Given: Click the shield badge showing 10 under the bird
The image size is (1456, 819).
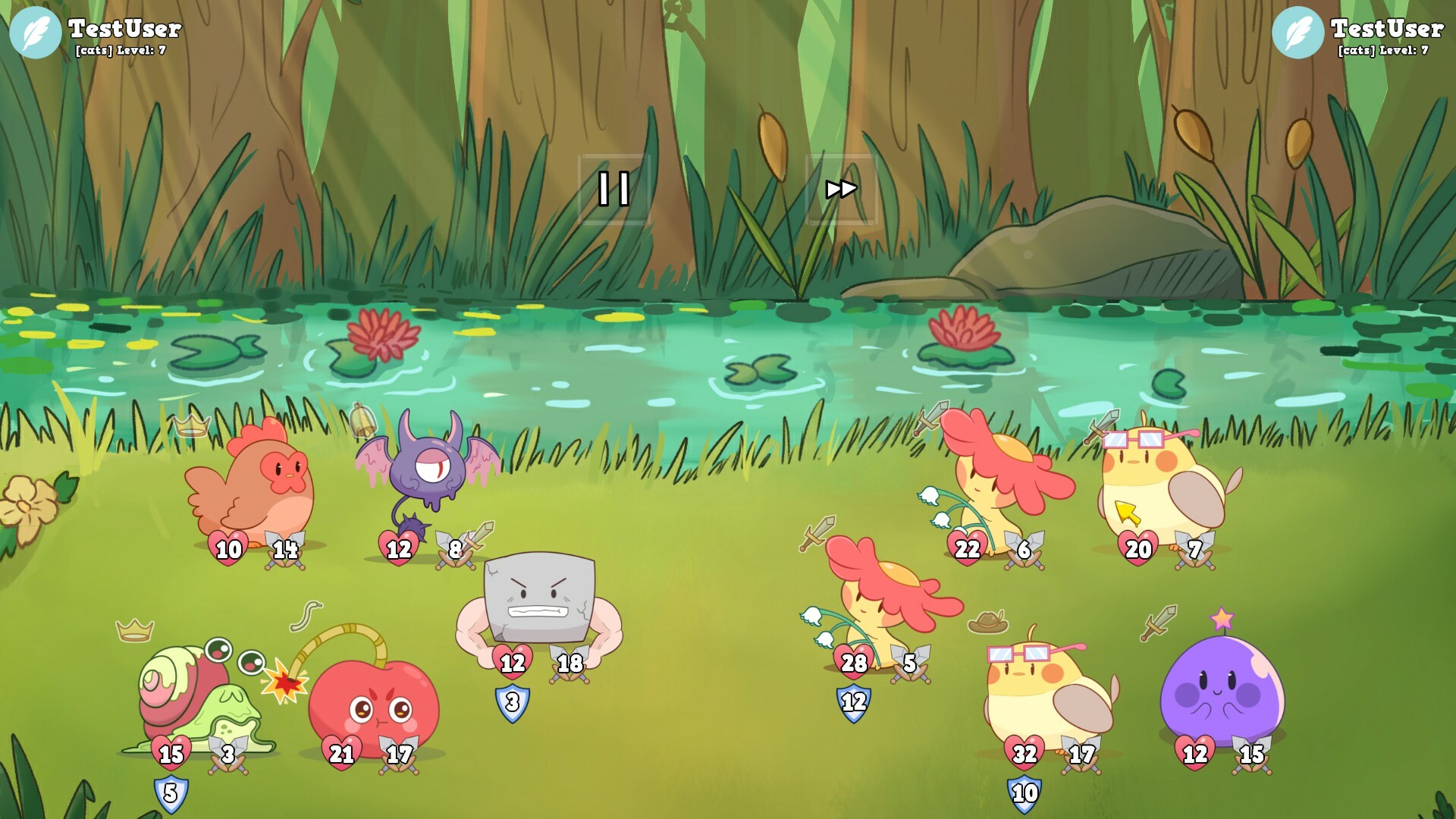Looking at the screenshot, I should tap(1024, 792).
